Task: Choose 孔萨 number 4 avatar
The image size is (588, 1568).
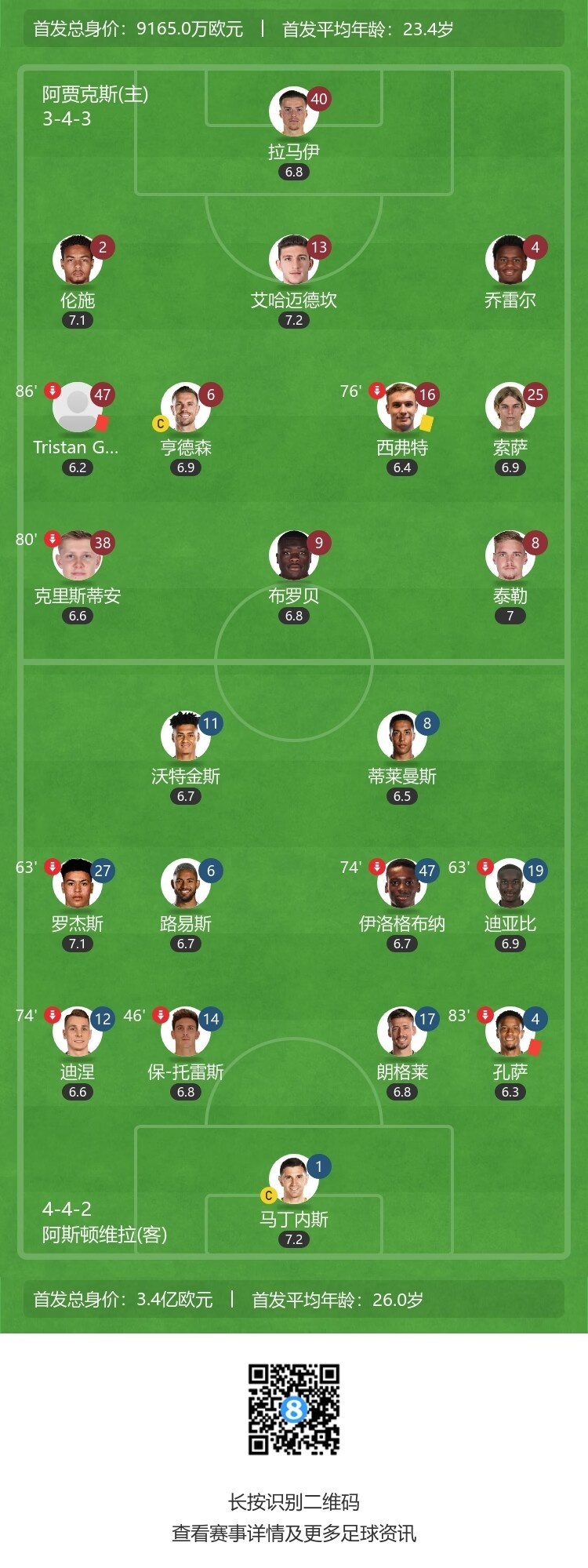Action: (510, 1032)
